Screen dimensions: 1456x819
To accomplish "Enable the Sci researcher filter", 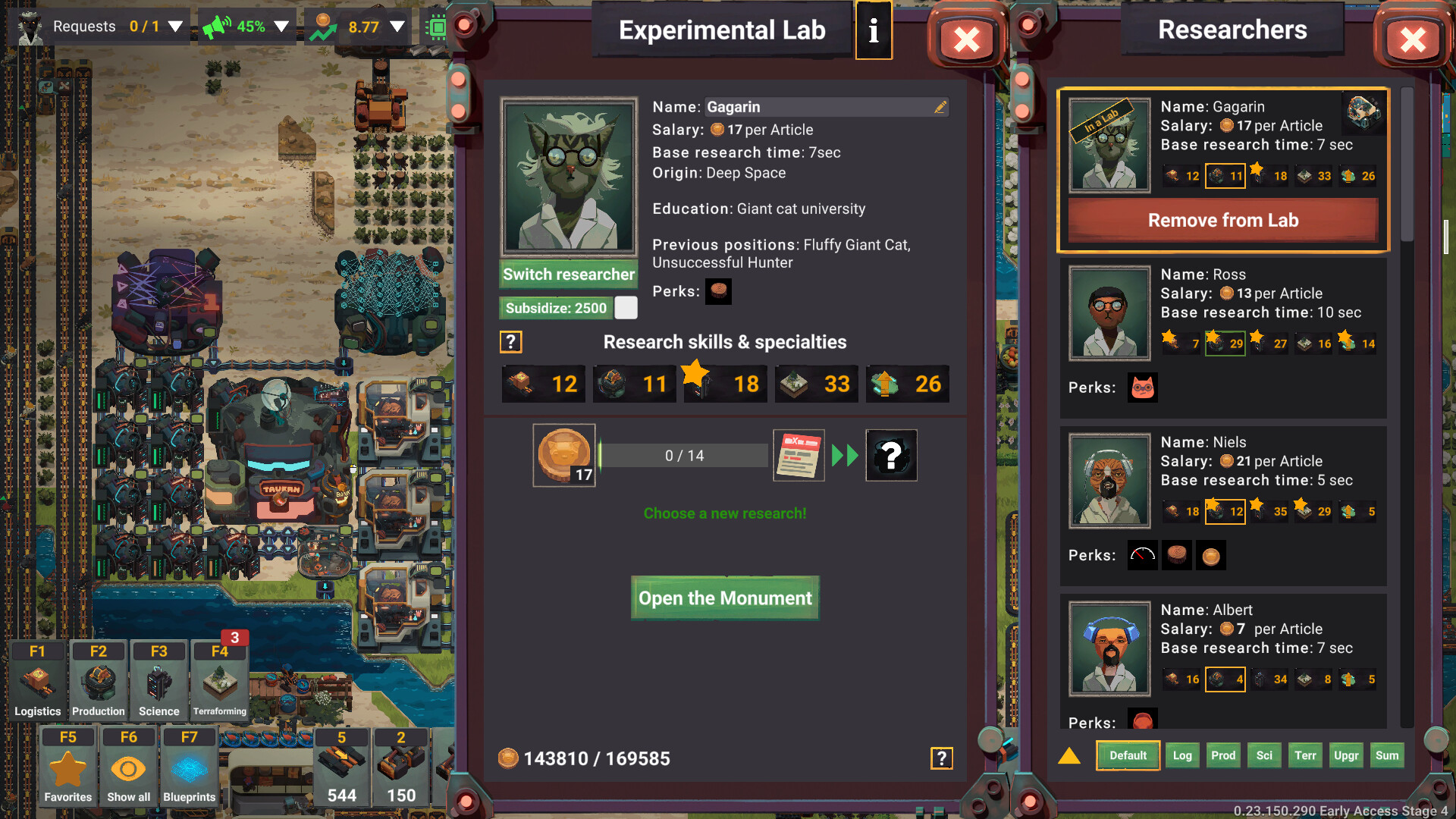I will click(x=1264, y=755).
